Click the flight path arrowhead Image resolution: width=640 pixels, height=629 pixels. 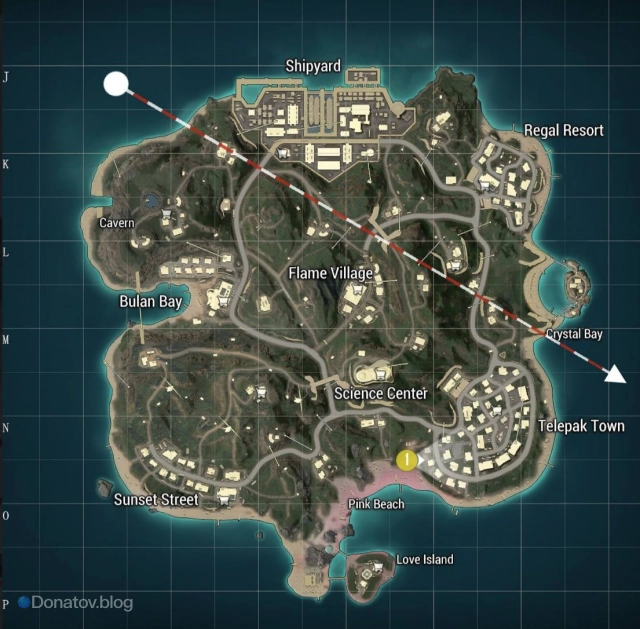pyautogui.click(x=616, y=375)
